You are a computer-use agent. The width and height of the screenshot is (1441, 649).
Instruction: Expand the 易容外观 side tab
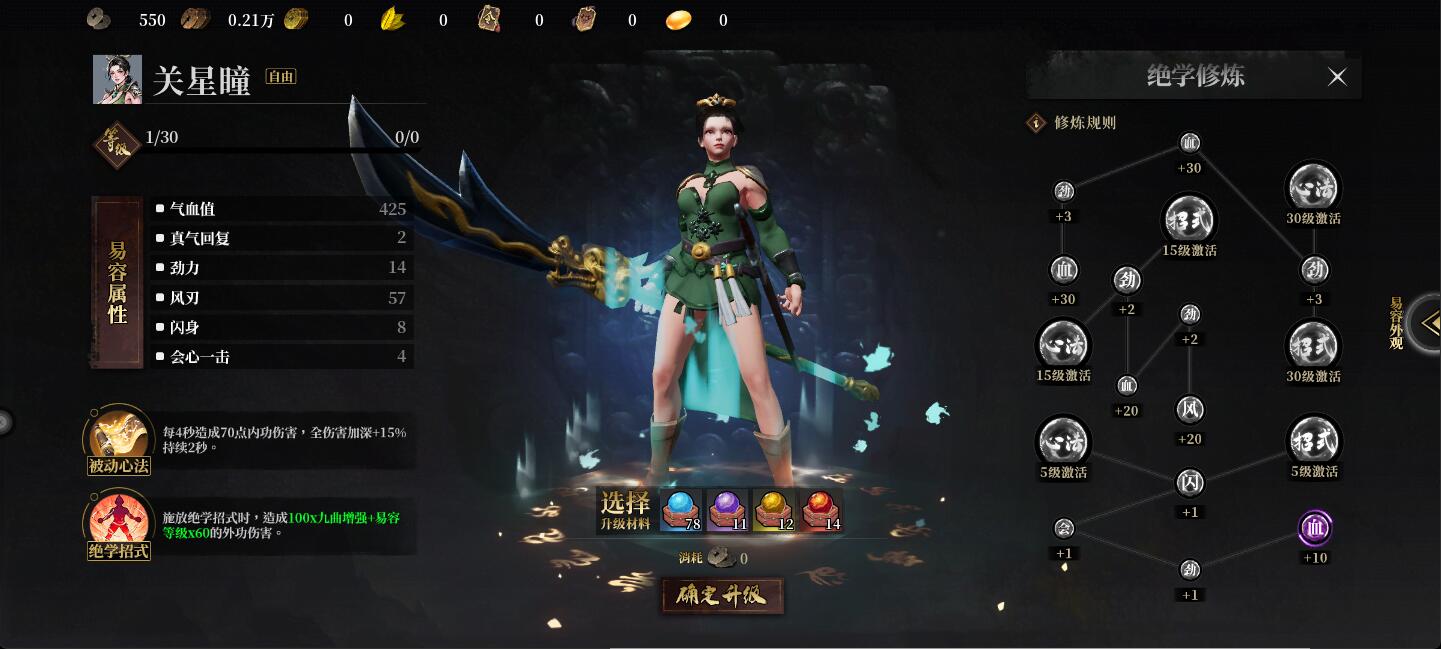pyautogui.click(x=1426, y=322)
